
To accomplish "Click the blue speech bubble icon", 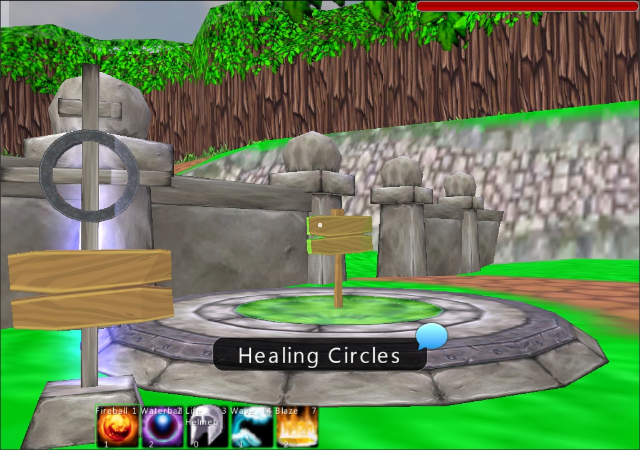I will click(432, 335).
